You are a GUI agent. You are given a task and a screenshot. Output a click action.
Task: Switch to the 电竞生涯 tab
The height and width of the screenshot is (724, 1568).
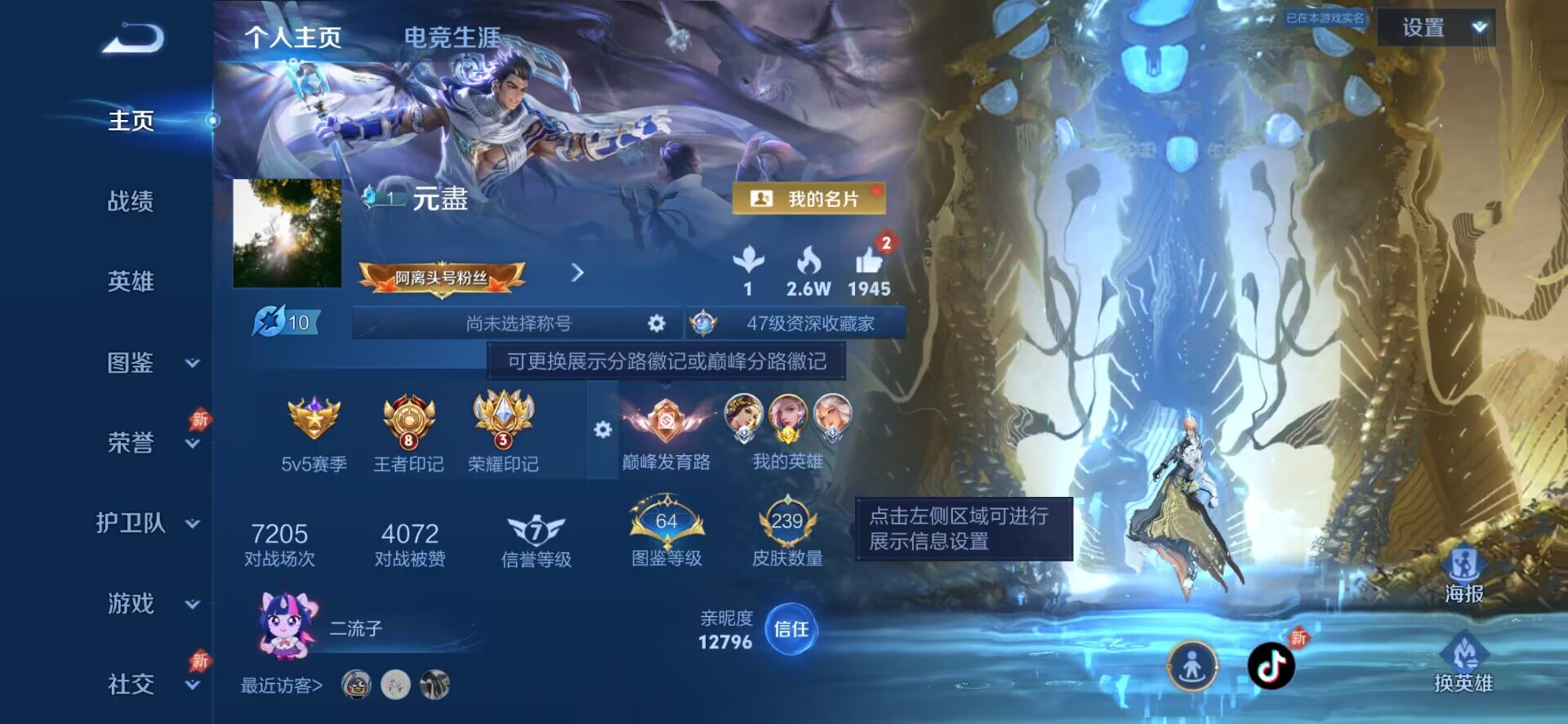[451, 37]
